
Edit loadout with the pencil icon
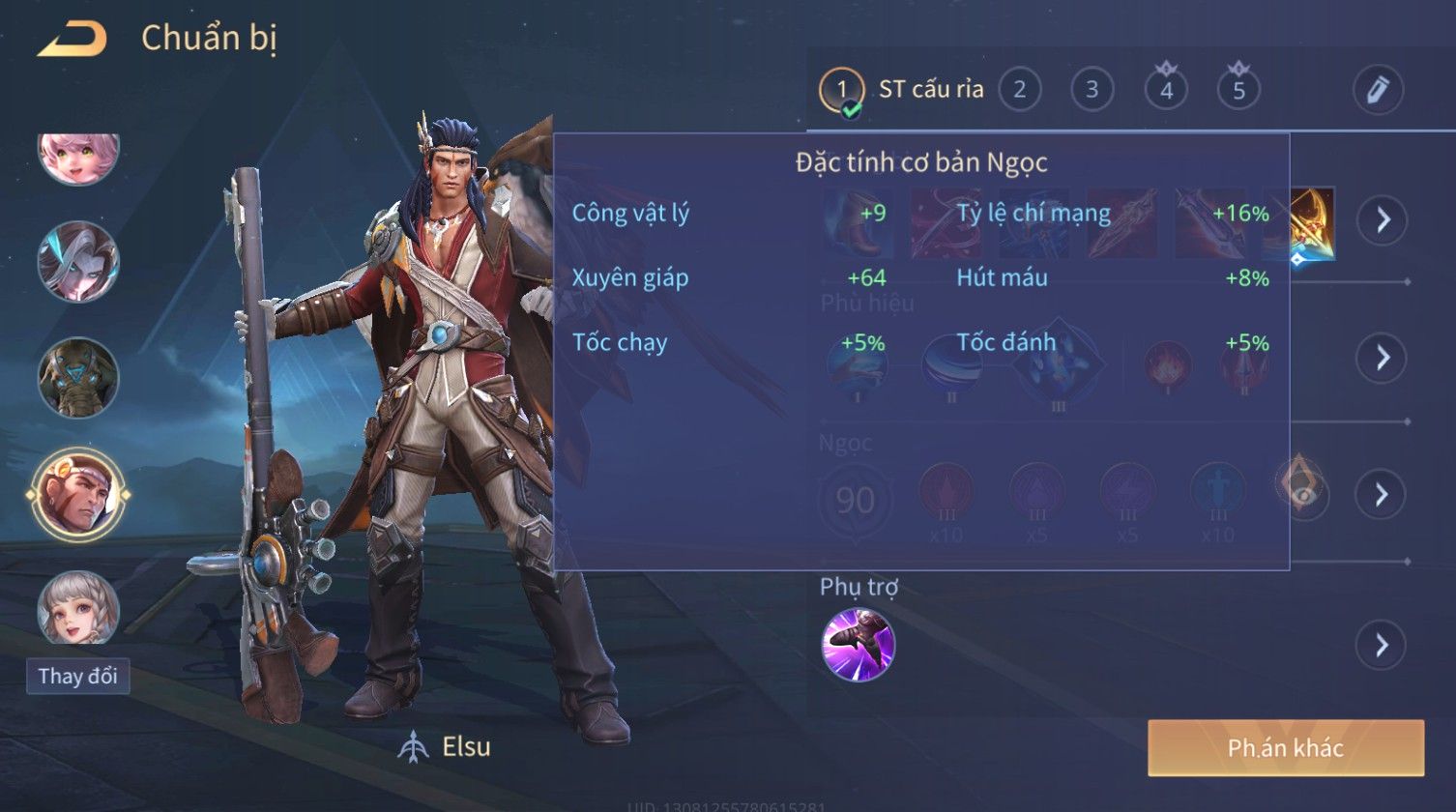[1378, 90]
